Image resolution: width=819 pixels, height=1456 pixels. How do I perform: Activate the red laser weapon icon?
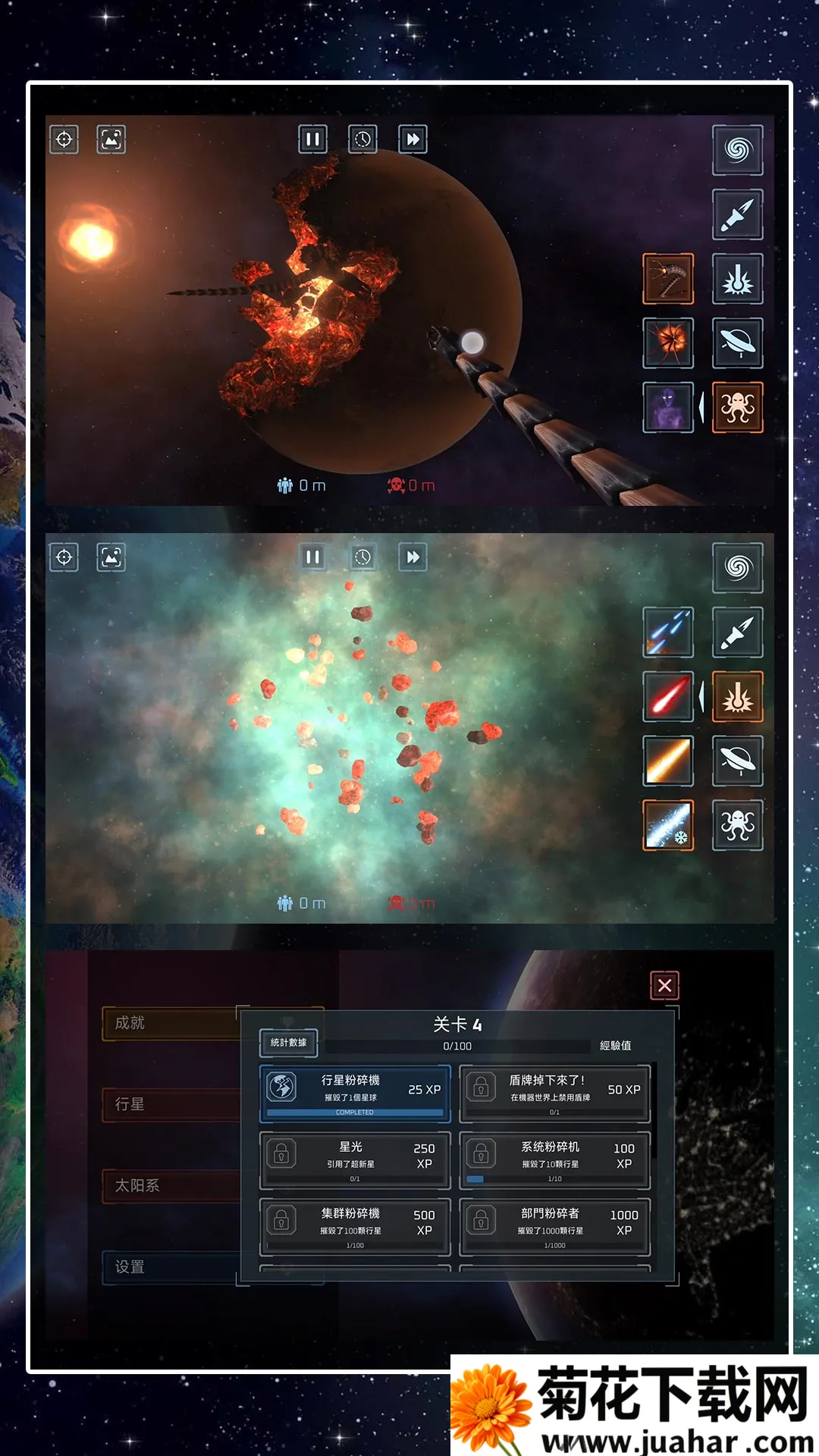coord(668,696)
